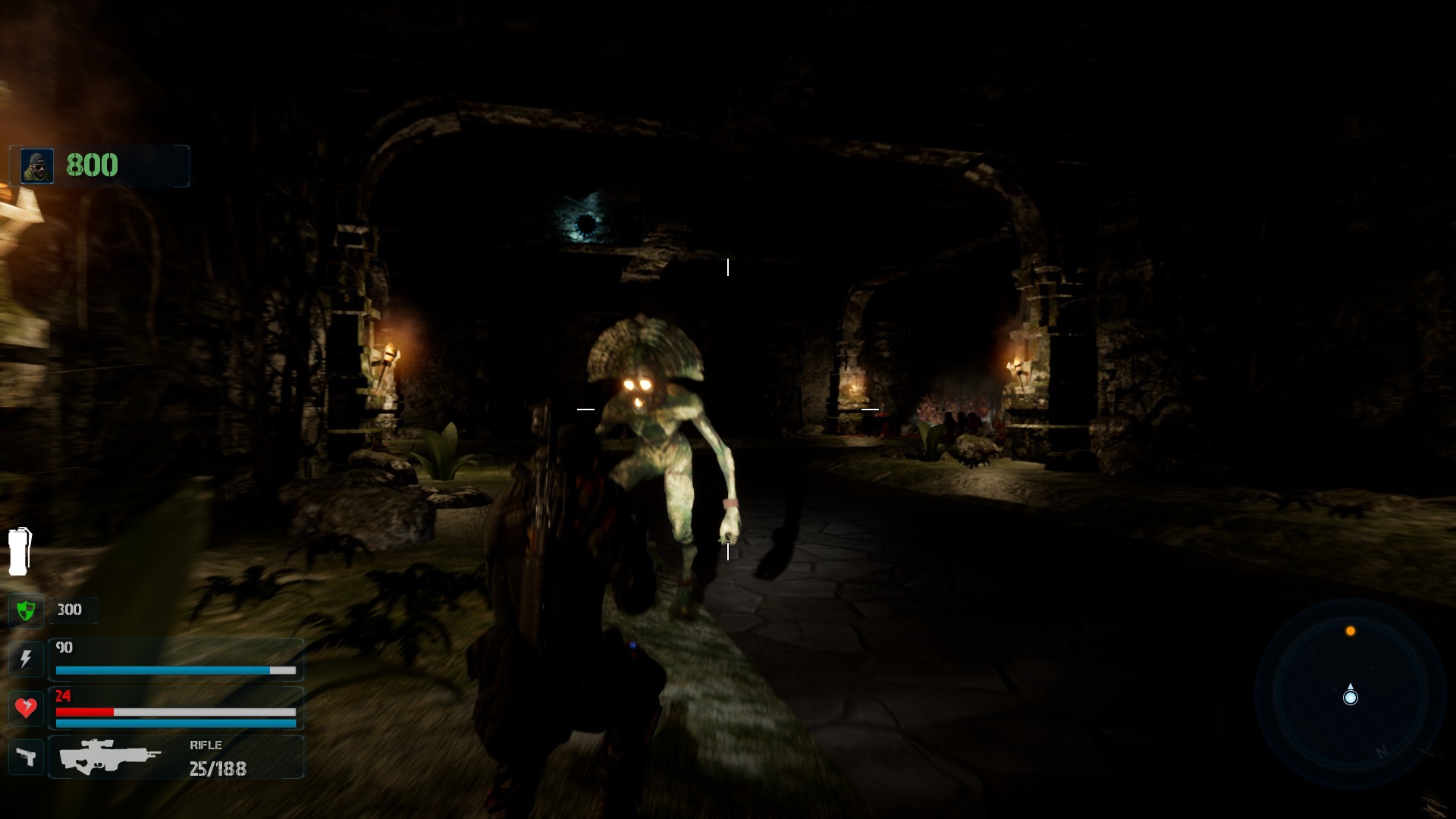Click the green 800 score value
Image resolution: width=1456 pixels, height=819 pixels.
(91, 165)
